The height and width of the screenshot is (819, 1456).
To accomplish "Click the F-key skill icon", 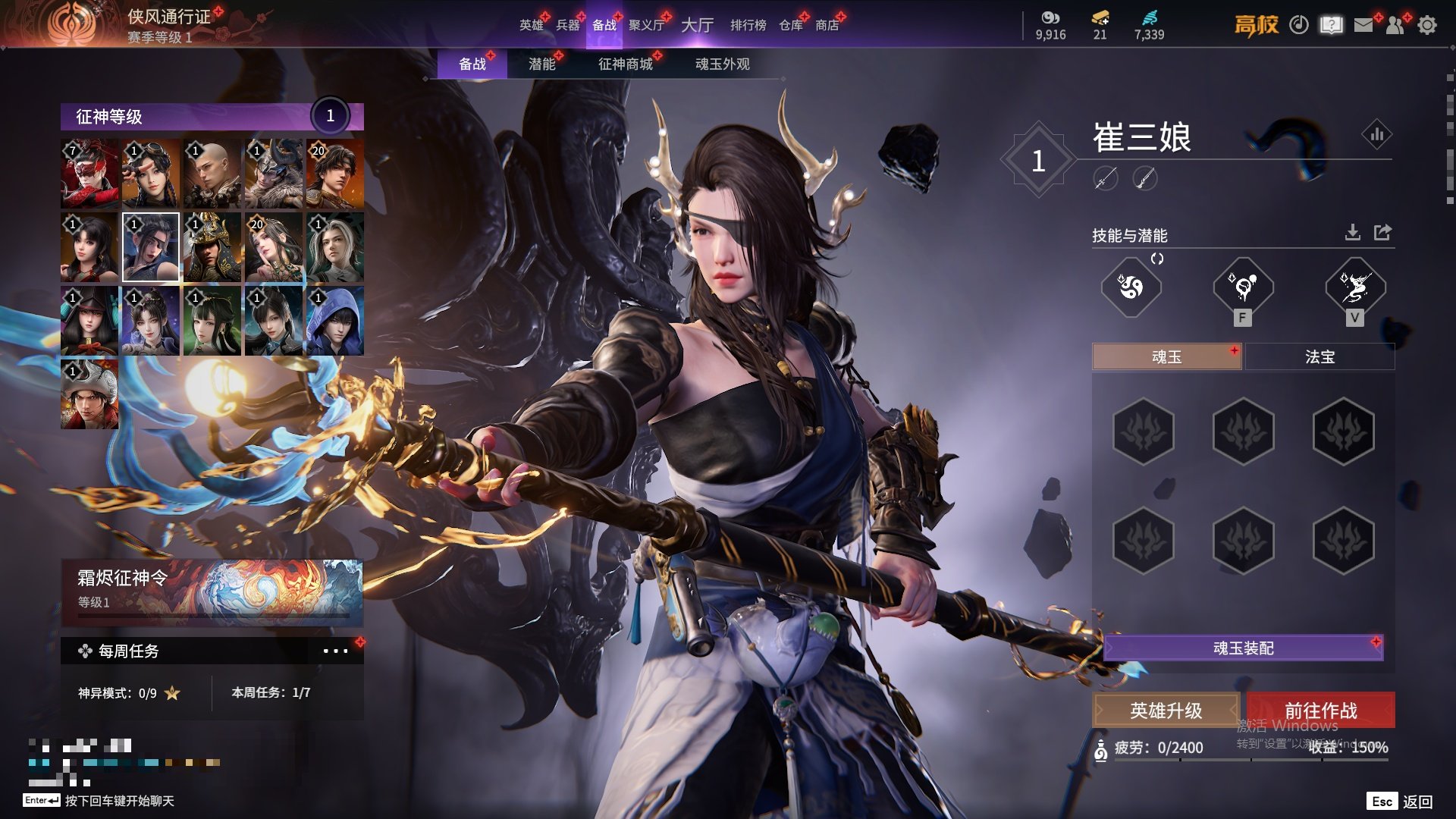I will [x=1243, y=287].
